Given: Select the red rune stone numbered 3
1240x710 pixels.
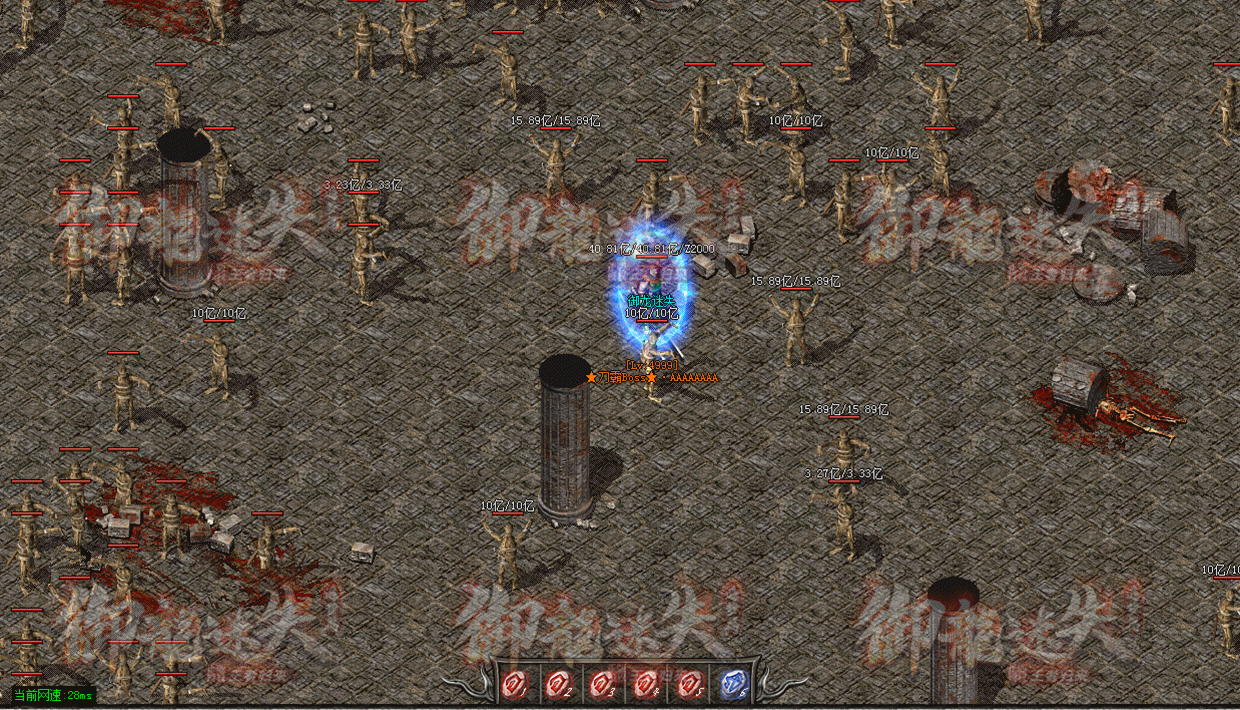Looking at the screenshot, I should 601,685.
